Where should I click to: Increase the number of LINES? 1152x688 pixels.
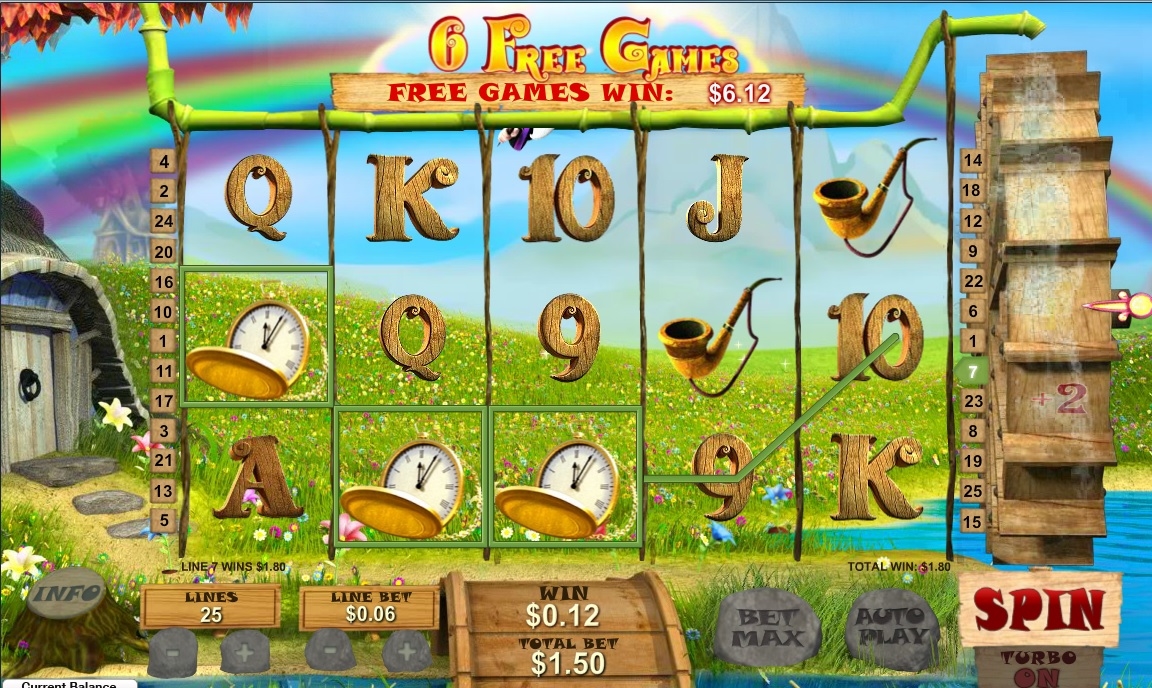(x=244, y=652)
